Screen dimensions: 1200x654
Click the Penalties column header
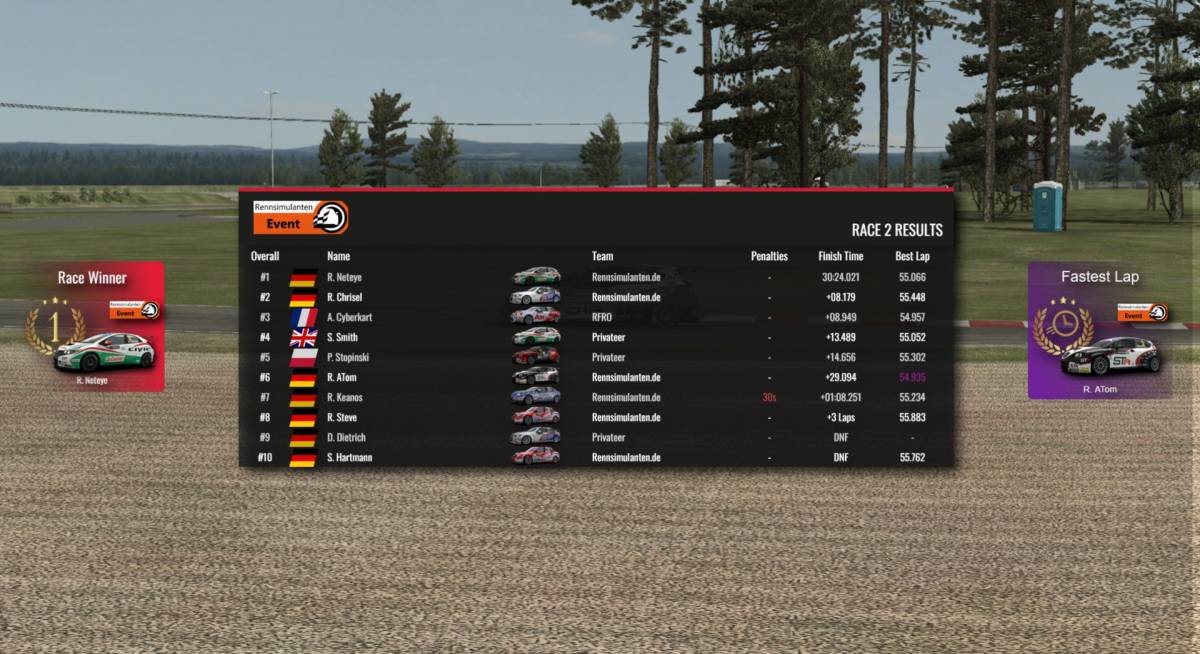(769, 256)
